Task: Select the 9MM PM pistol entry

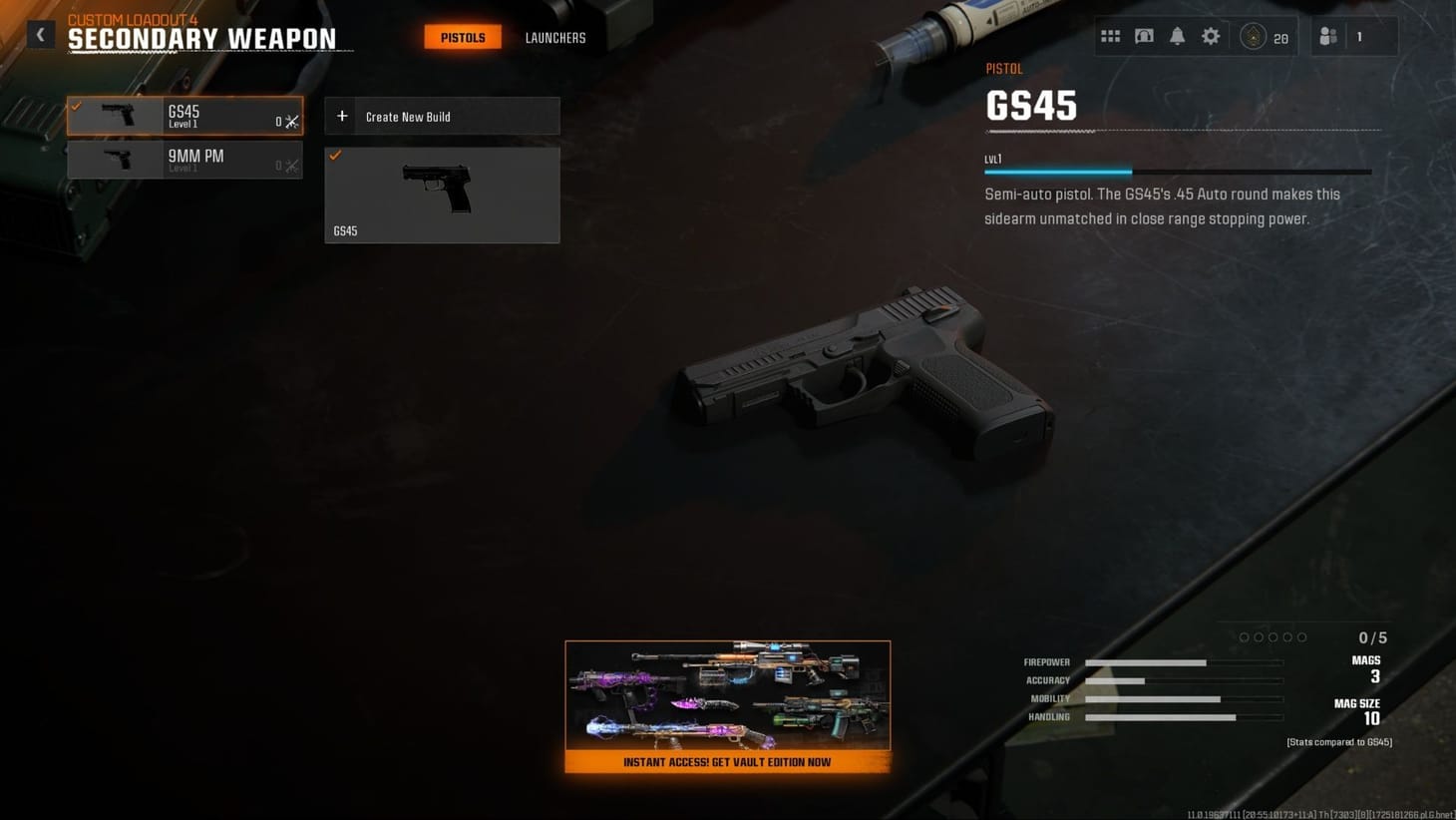Action: point(184,160)
